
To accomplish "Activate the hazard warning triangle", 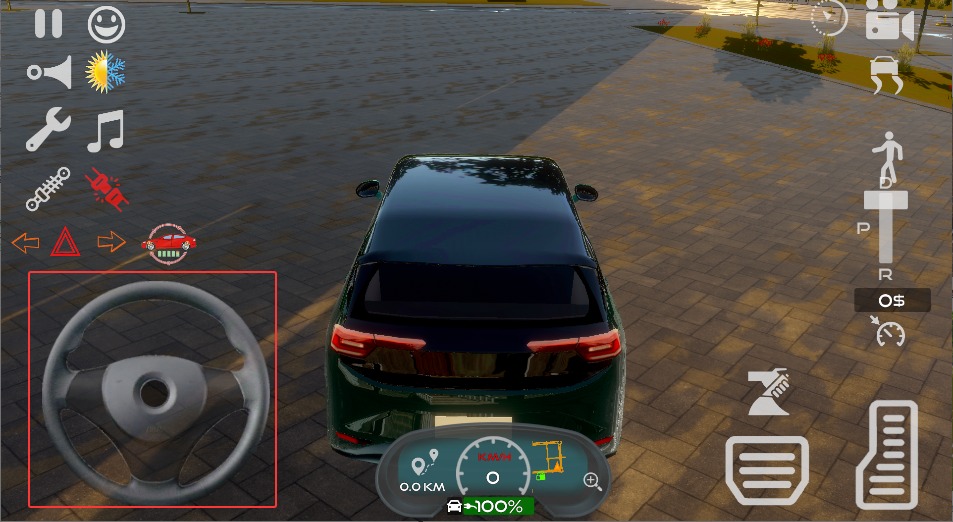I will (65, 242).
